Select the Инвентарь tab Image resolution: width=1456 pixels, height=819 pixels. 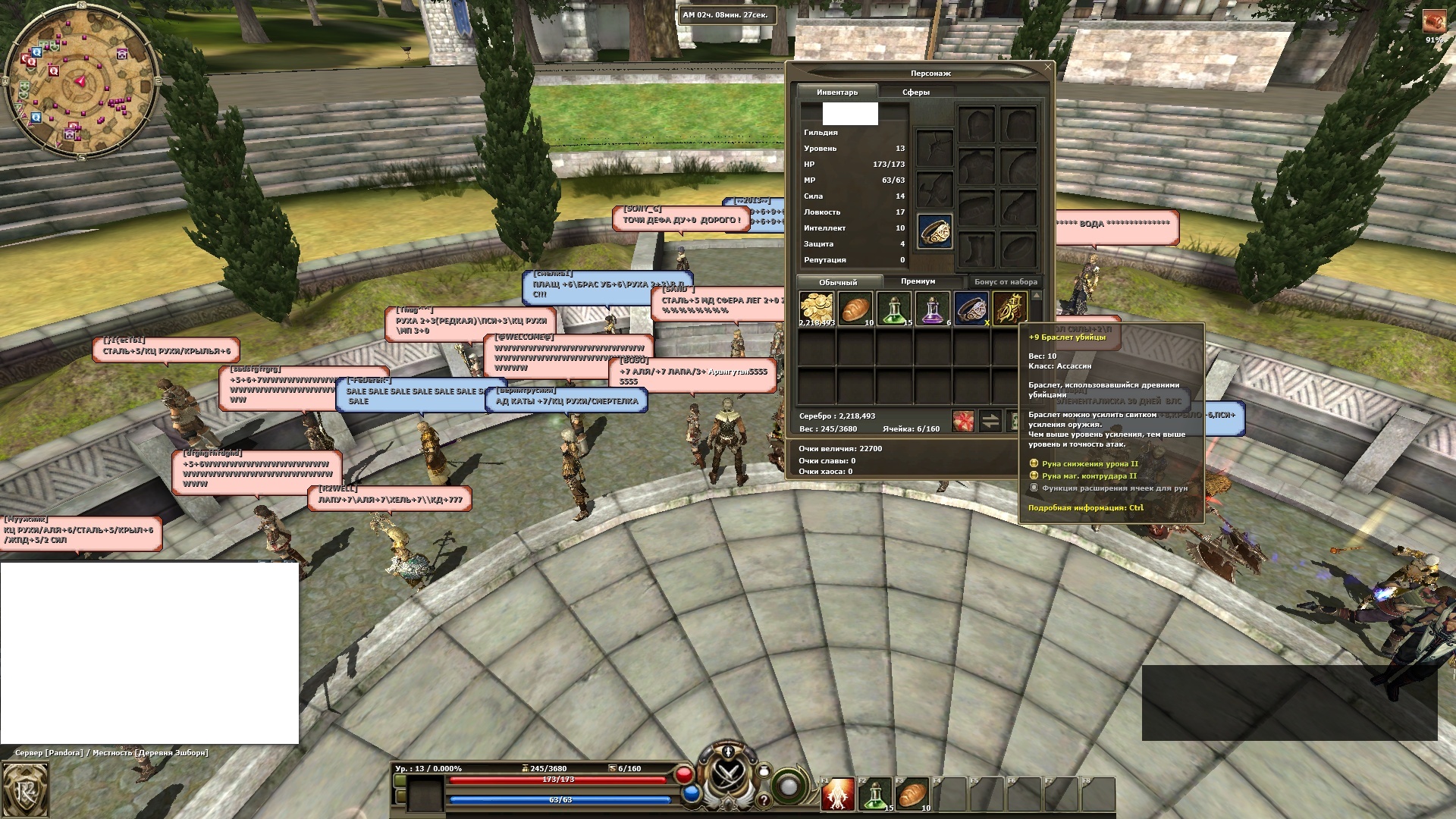pyautogui.click(x=837, y=92)
